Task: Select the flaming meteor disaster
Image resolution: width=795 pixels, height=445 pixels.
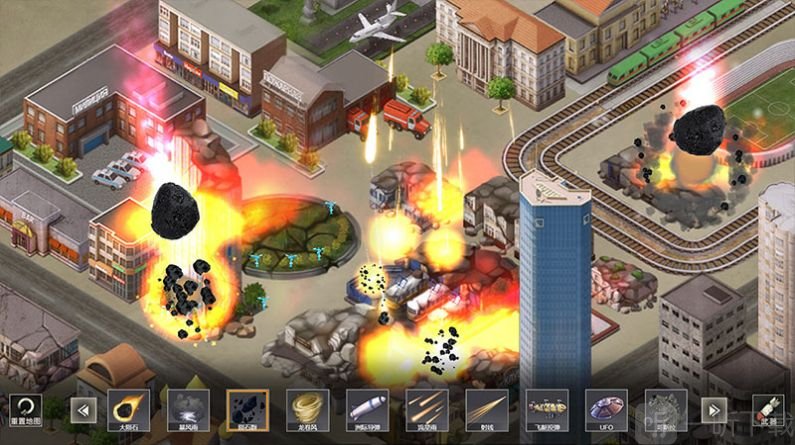Action: 127,409
